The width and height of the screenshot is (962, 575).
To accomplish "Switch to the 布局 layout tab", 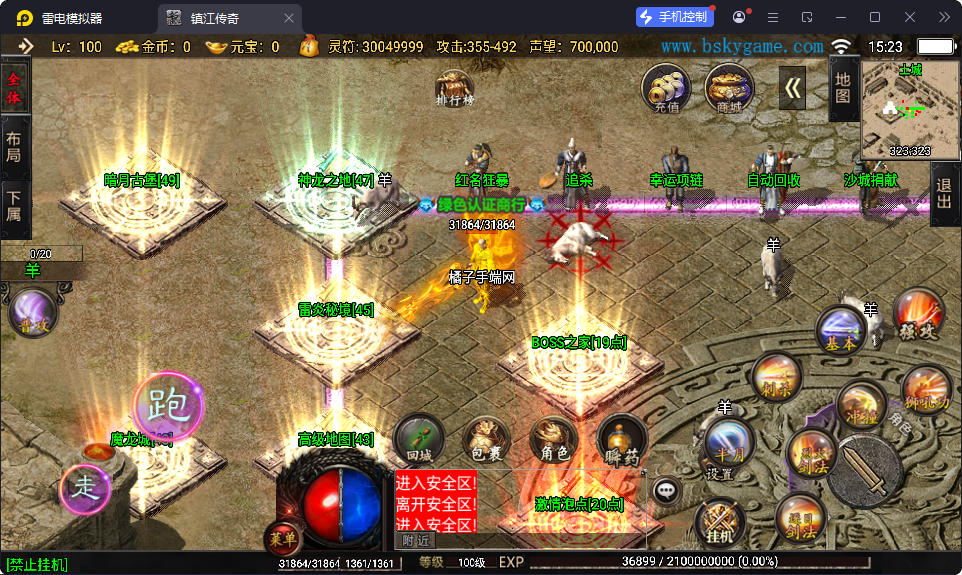I will [x=14, y=148].
